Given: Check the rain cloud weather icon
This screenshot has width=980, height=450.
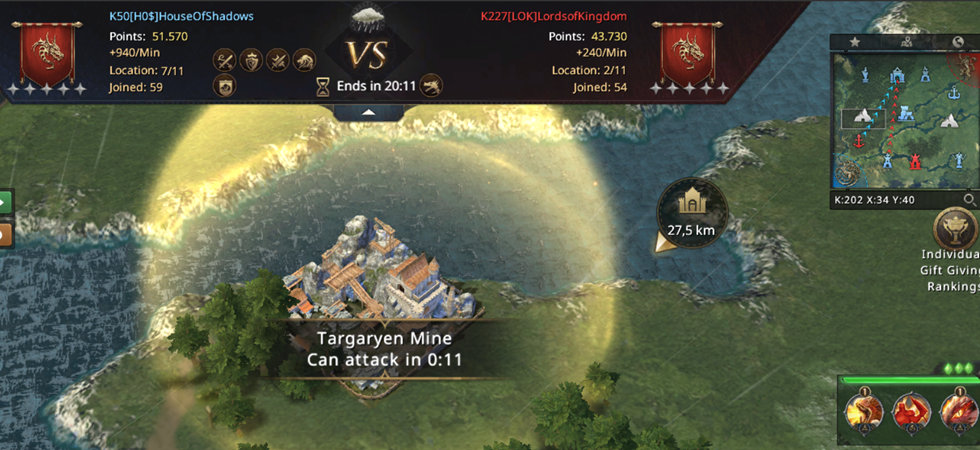Looking at the screenshot, I should pos(369,17).
